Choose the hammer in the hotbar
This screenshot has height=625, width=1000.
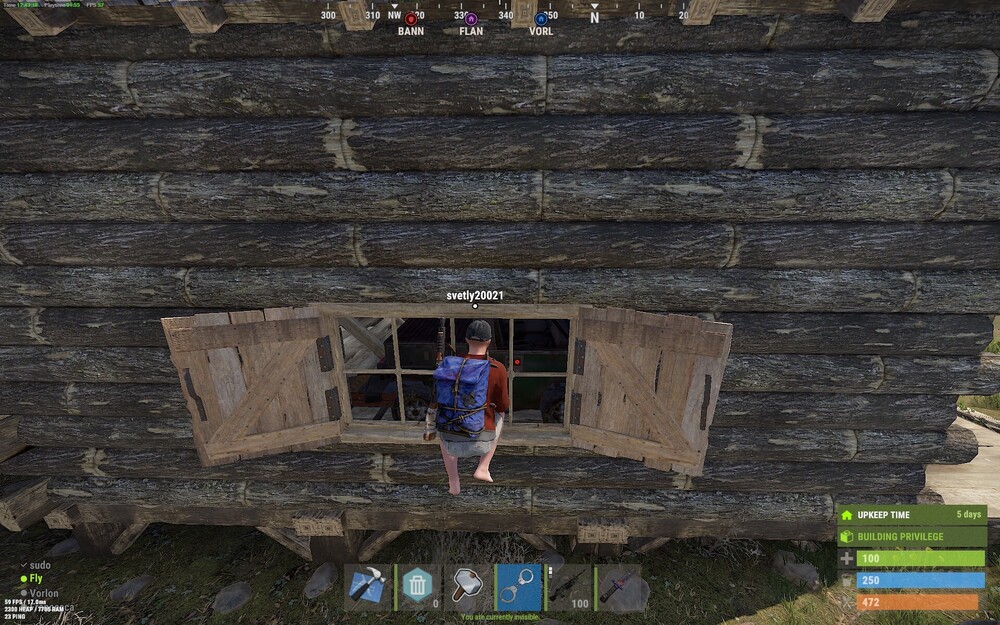pos(468,587)
